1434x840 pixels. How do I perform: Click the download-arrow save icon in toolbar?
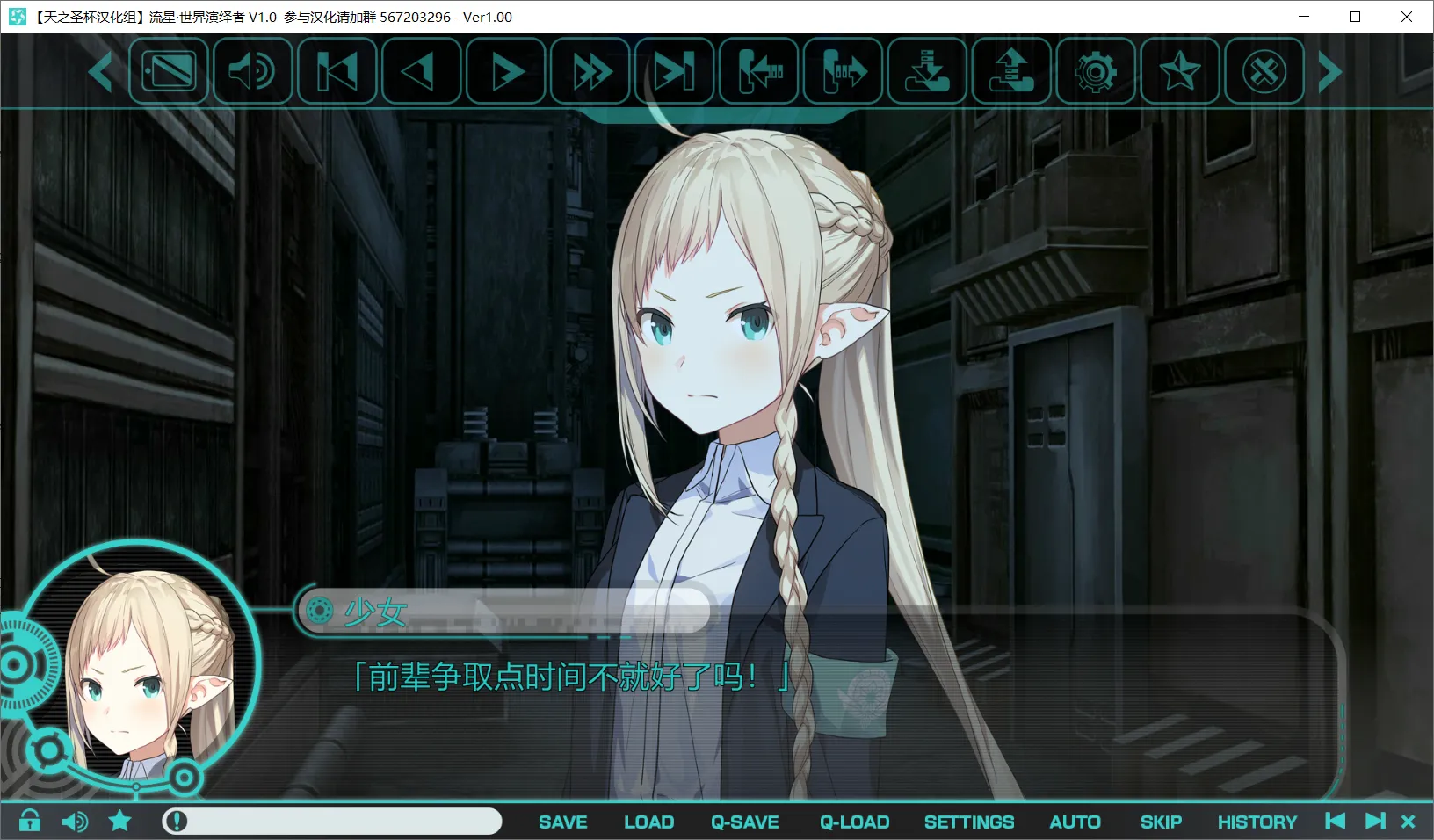[x=928, y=72]
